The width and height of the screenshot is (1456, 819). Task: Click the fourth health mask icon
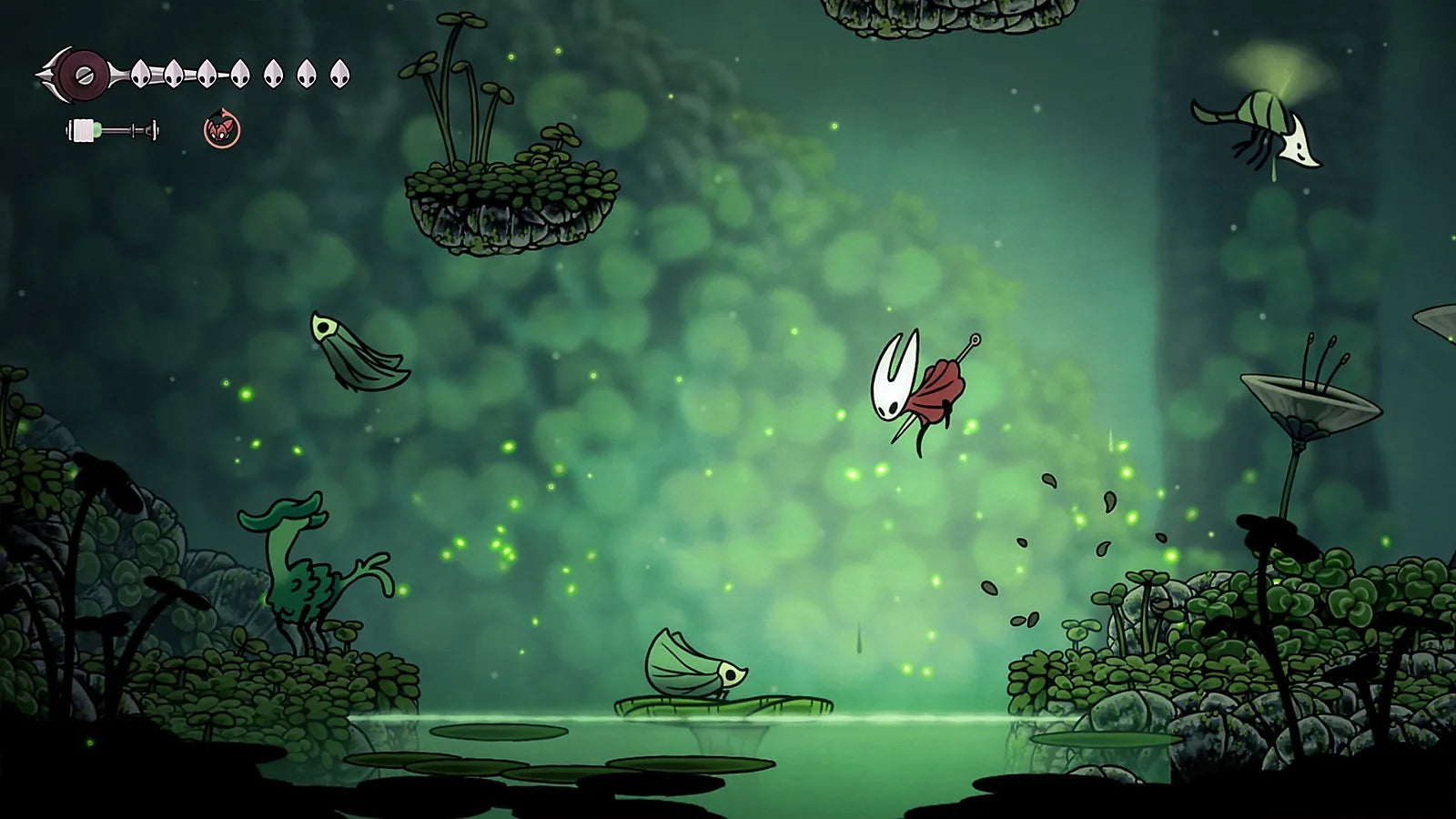[x=240, y=73]
